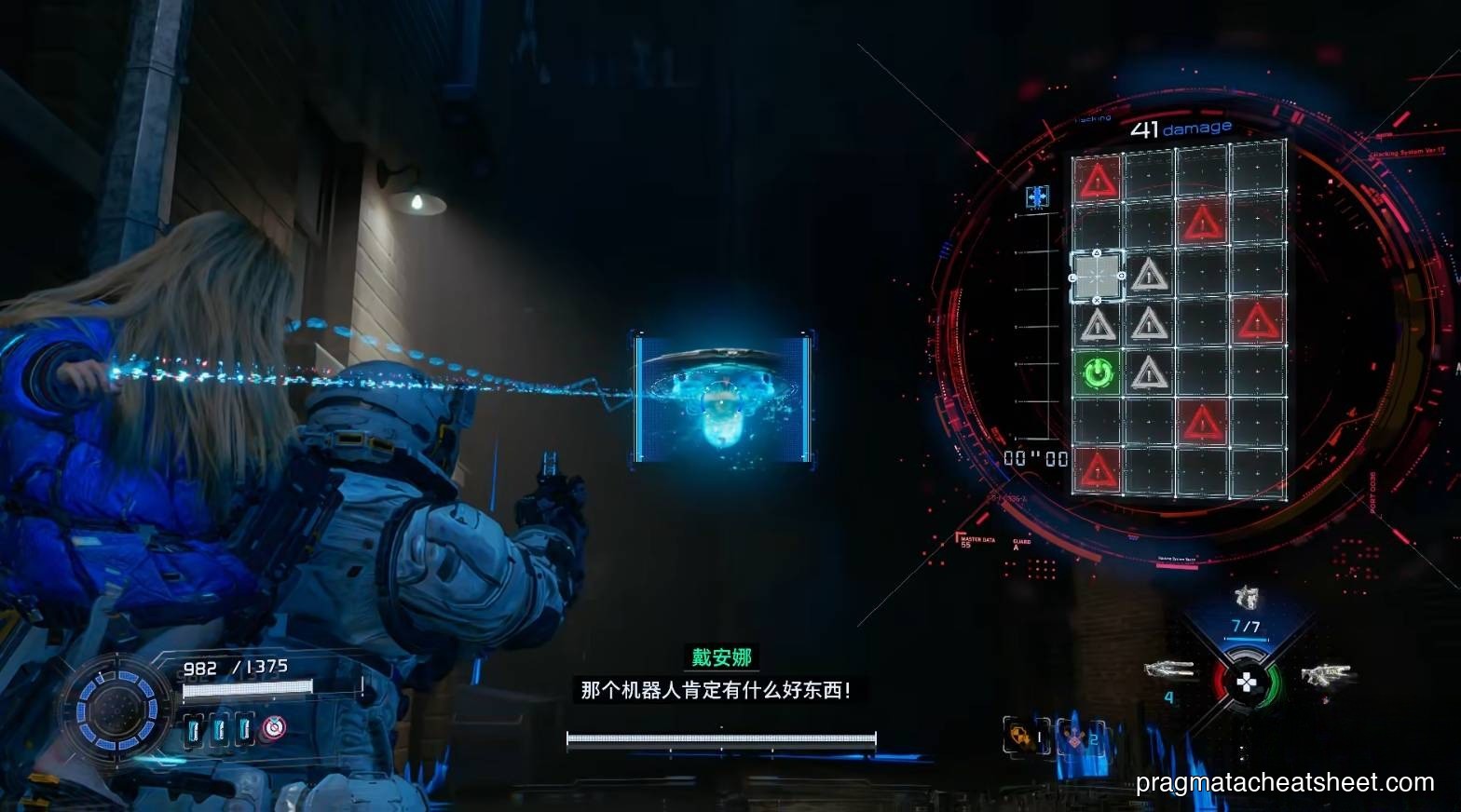Image resolution: width=1461 pixels, height=812 pixels.
Task: Select the white warning triangle next to the cursor
Action: pos(1149,276)
